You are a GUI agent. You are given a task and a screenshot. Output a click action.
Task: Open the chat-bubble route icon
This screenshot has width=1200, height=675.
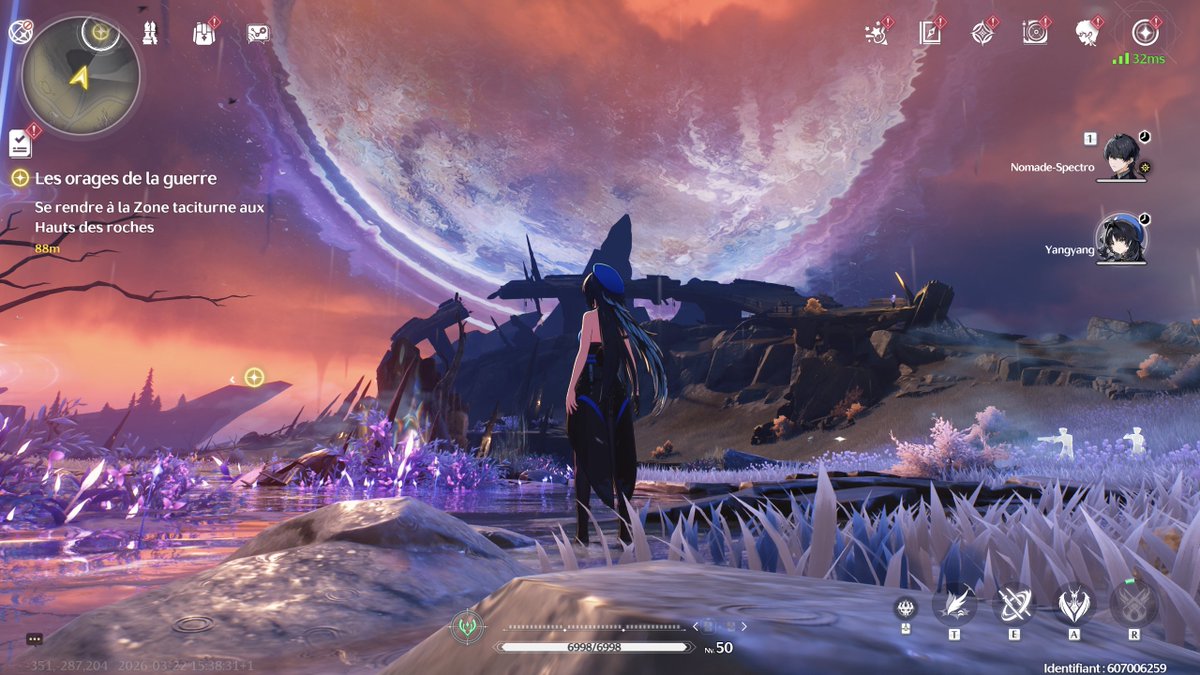pyautogui.click(x=258, y=33)
